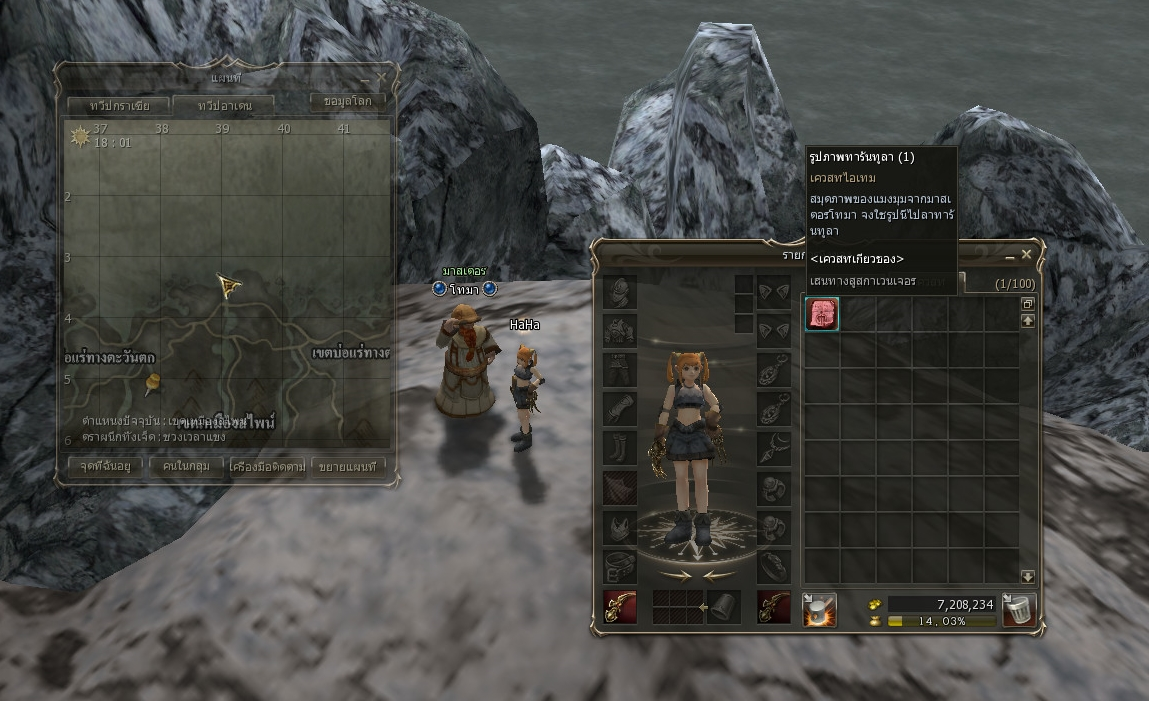Show party members with คนในกลุ่ม button
The width and height of the screenshot is (1149, 701).
pos(186,466)
